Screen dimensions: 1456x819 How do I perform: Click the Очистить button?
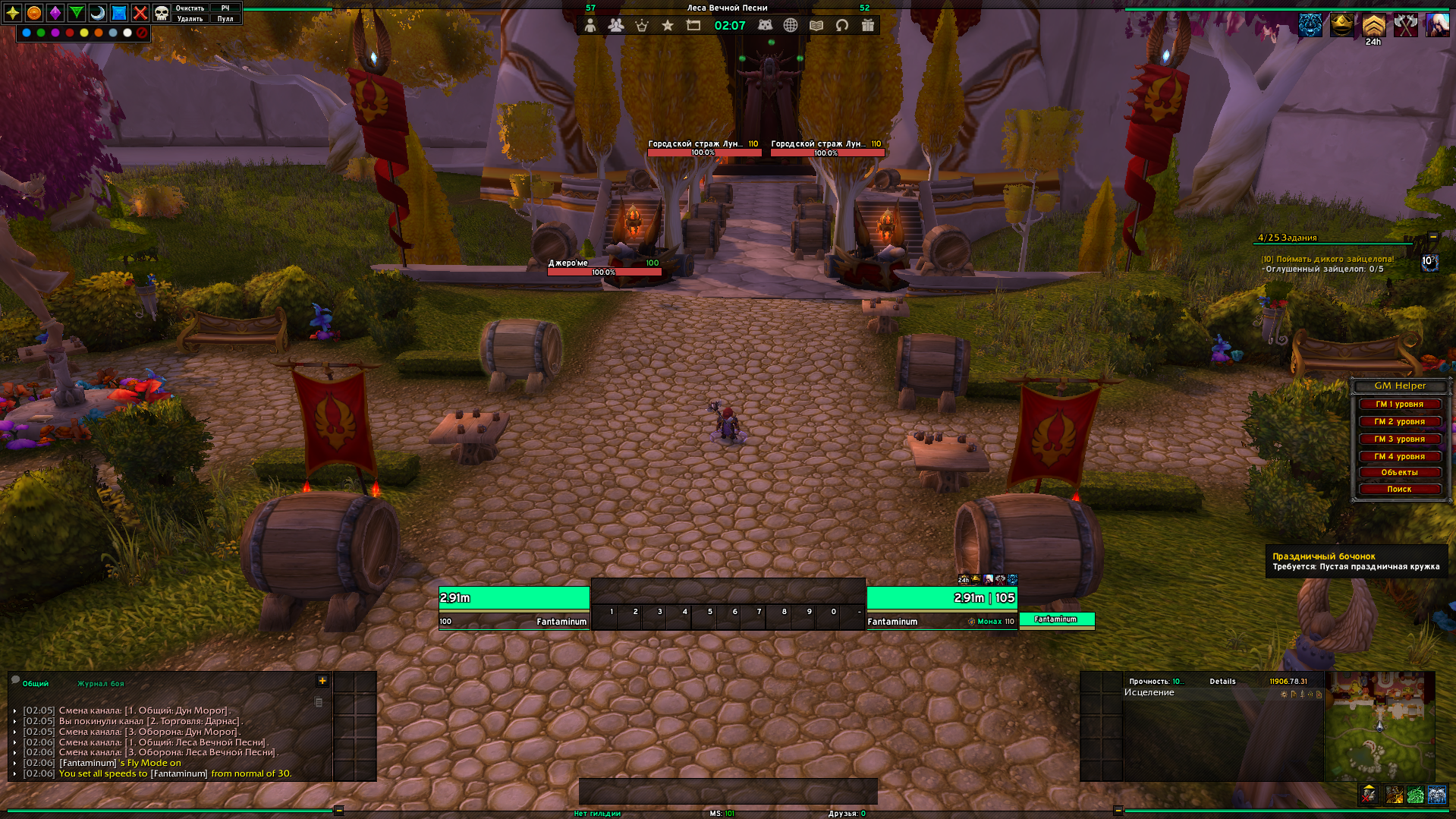[190, 8]
